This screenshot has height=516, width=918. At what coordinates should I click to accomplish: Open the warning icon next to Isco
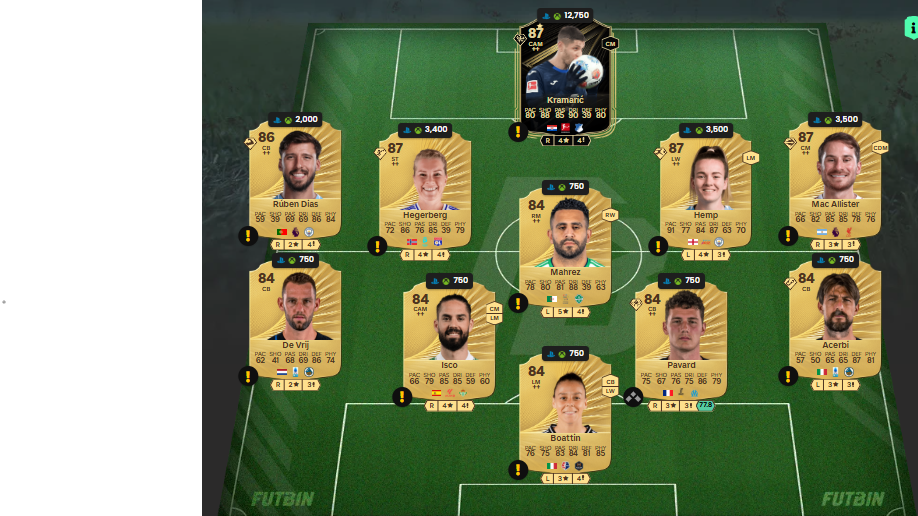click(402, 396)
